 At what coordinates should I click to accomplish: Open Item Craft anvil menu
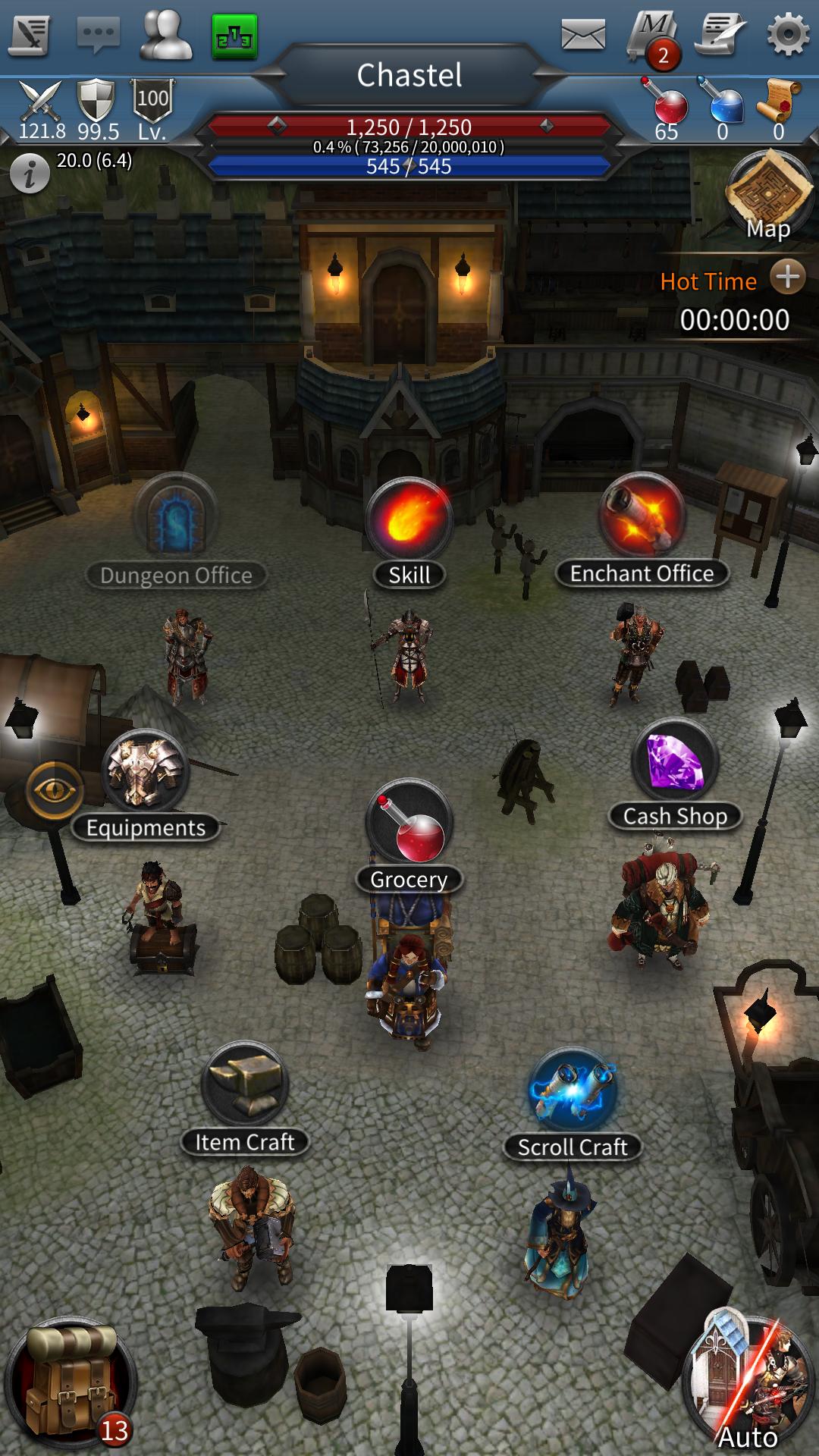(244, 1086)
